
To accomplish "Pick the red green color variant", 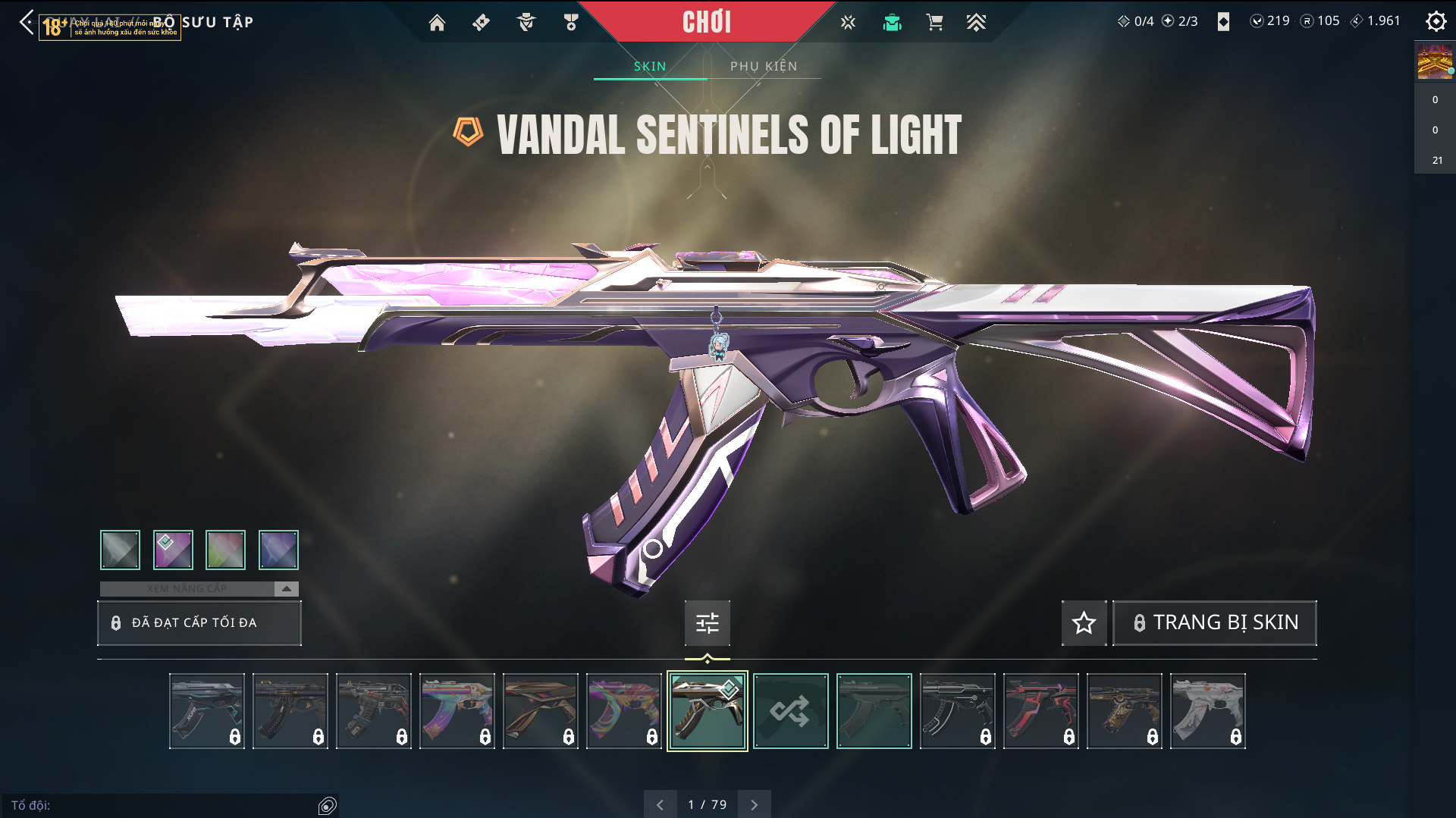I will [225, 550].
